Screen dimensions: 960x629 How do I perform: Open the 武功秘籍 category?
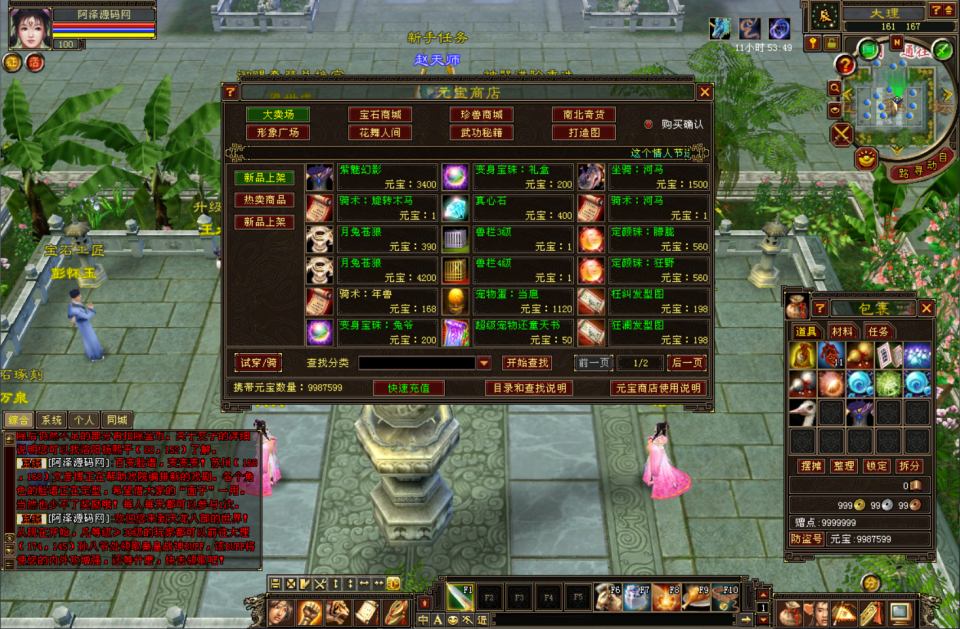pos(481,132)
